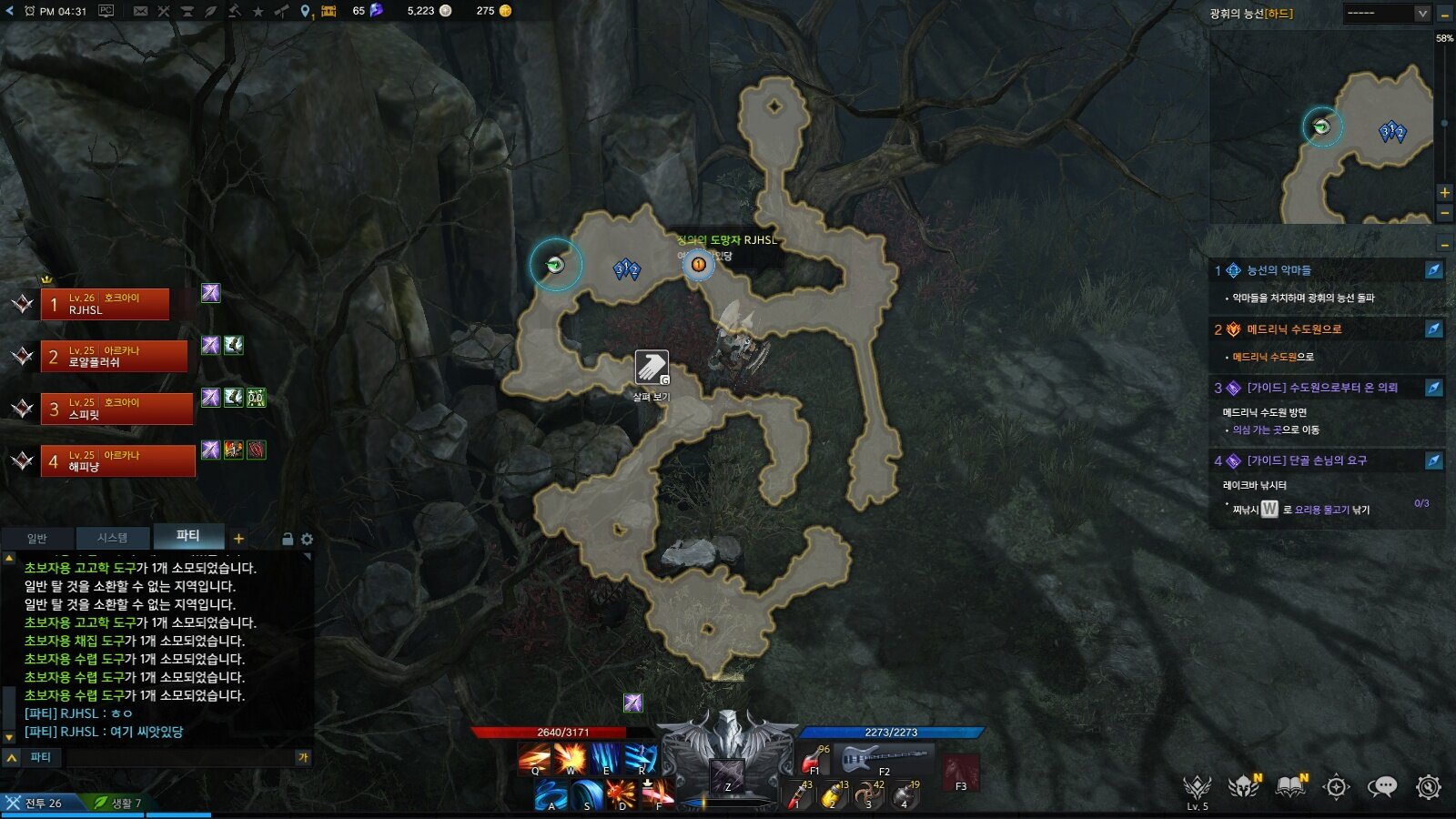The image size is (1456, 819).
Task: Open the golden reward chest icon on top bar
Action: (327, 12)
